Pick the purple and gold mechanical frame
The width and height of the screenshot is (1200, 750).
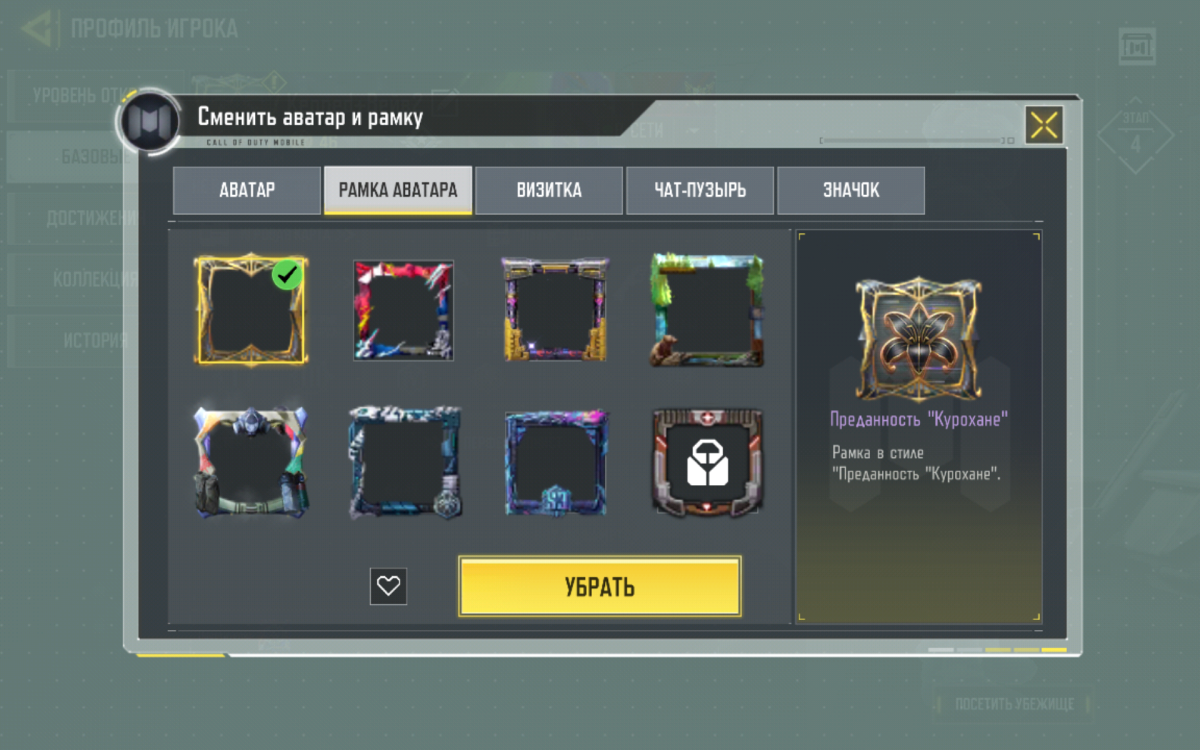click(555, 310)
